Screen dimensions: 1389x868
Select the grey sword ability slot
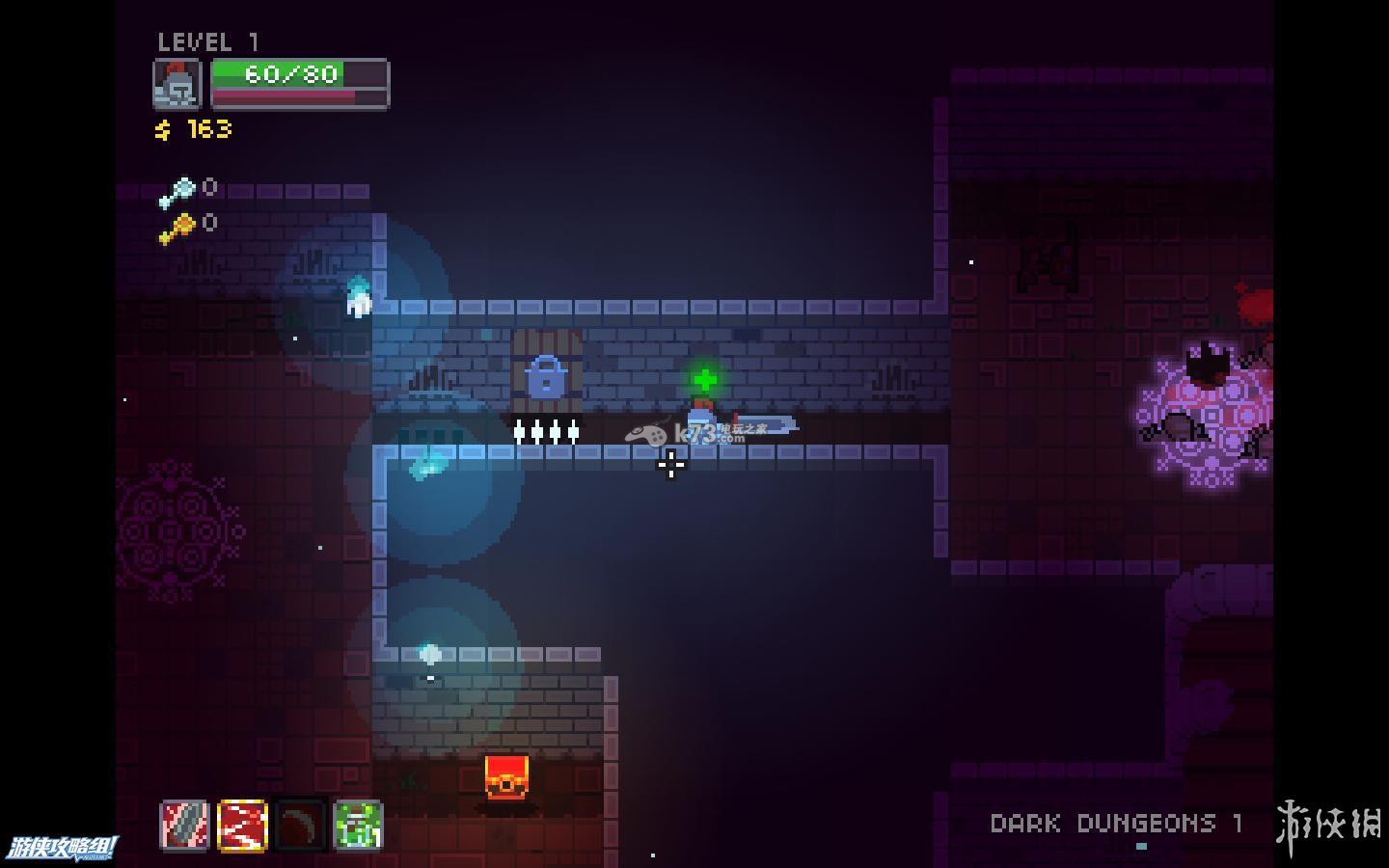coord(184,826)
